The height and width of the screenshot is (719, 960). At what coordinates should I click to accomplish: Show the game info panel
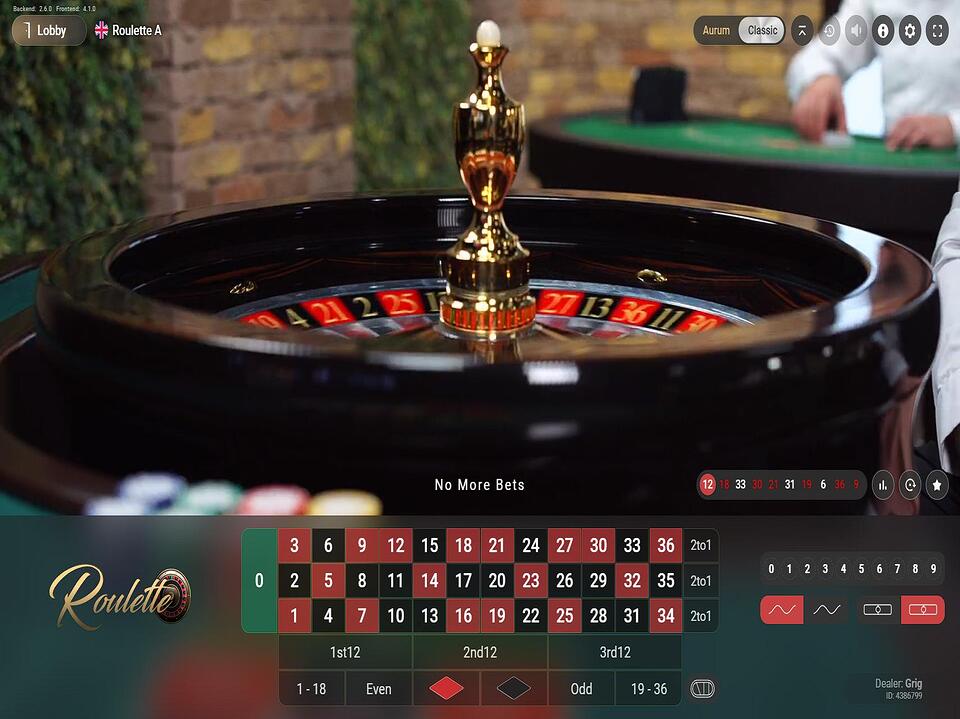coord(883,30)
